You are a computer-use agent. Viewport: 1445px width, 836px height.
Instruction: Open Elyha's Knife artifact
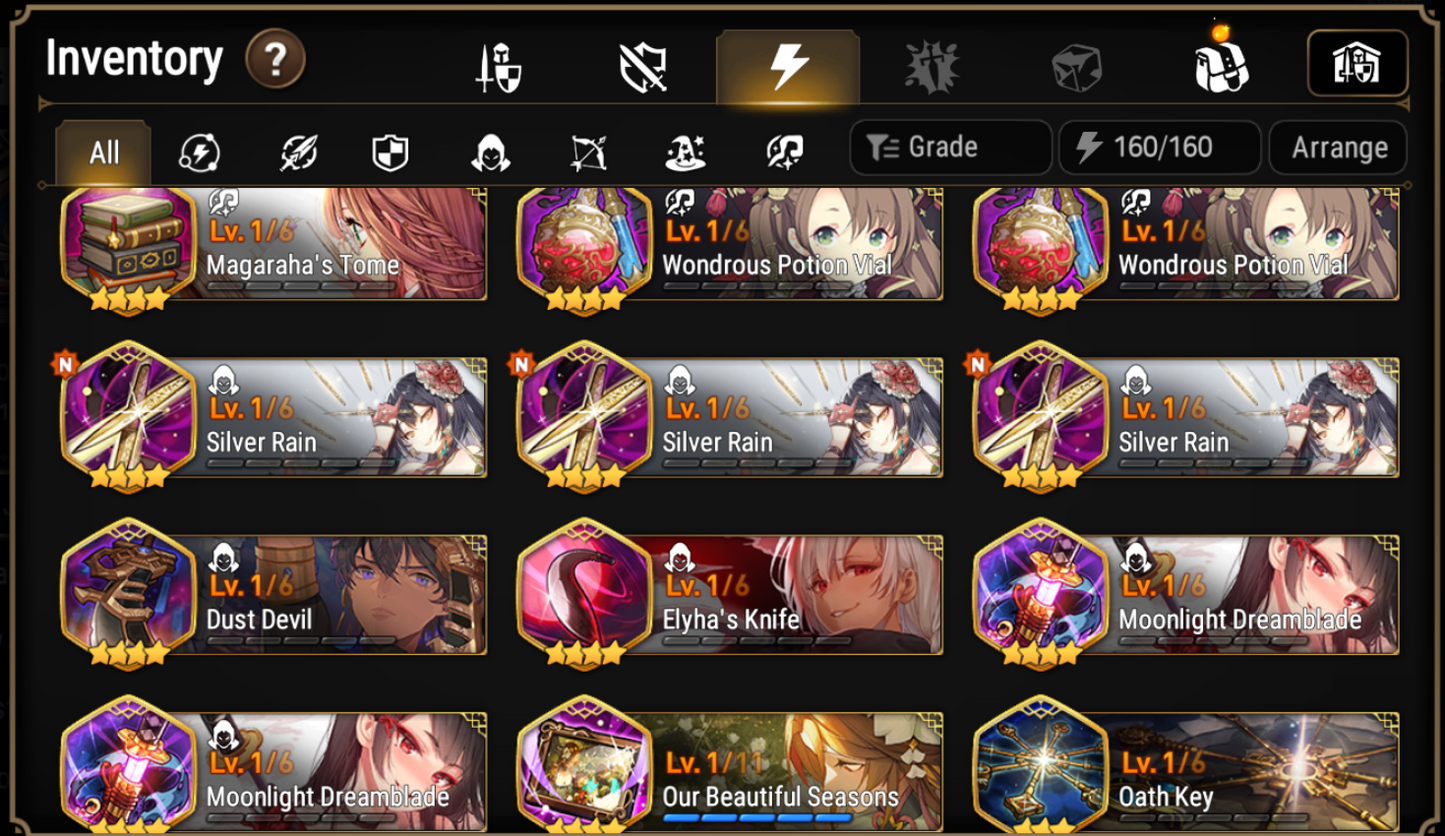click(x=728, y=595)
